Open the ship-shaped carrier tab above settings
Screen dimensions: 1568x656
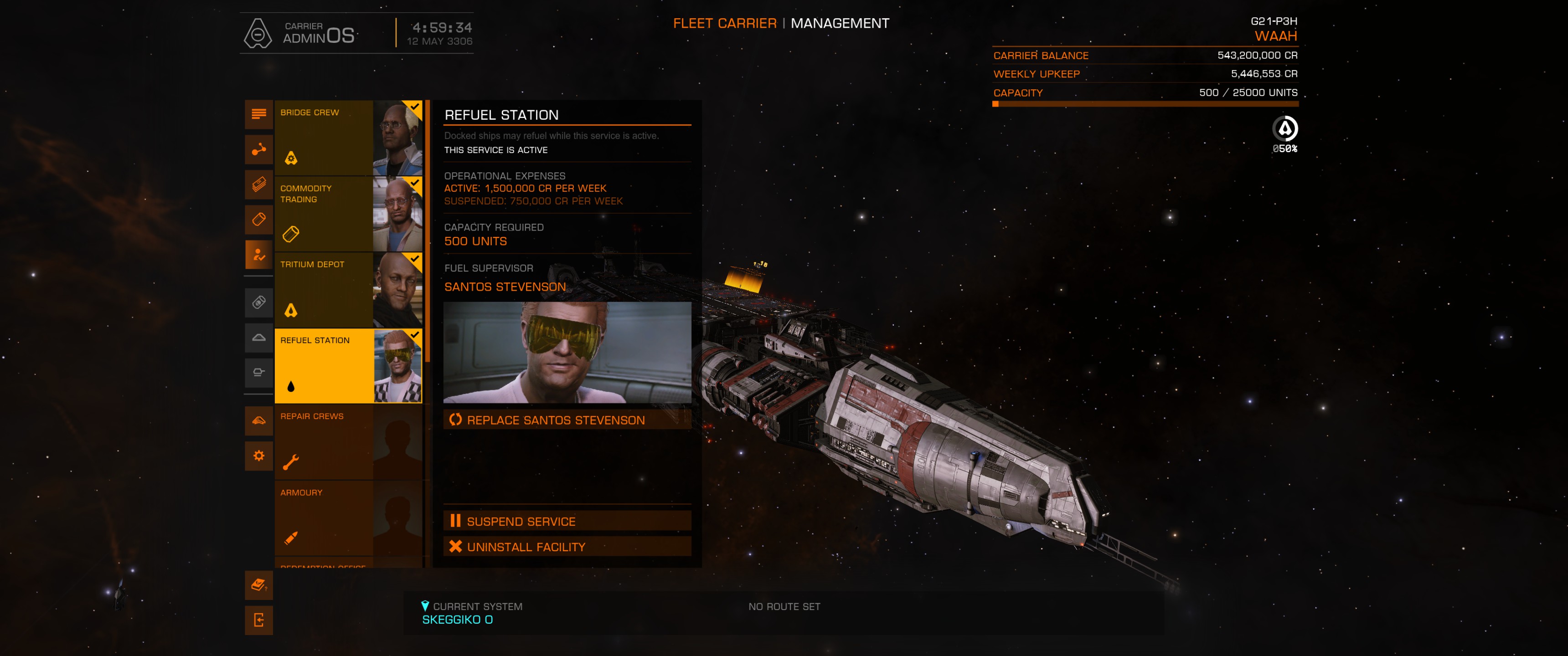(259, 420)
